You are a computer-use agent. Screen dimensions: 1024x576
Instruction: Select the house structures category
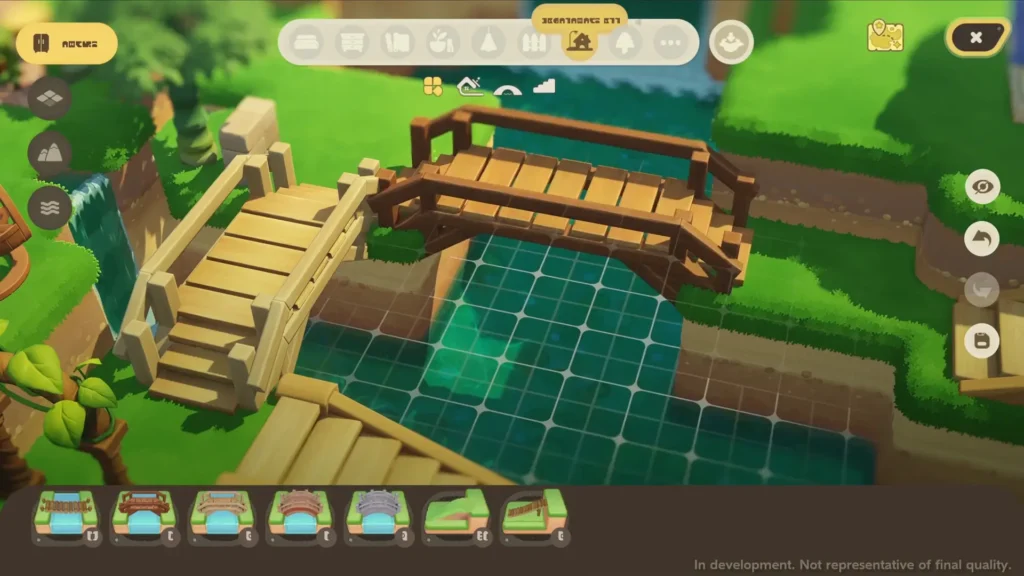(x=580, y=43)
